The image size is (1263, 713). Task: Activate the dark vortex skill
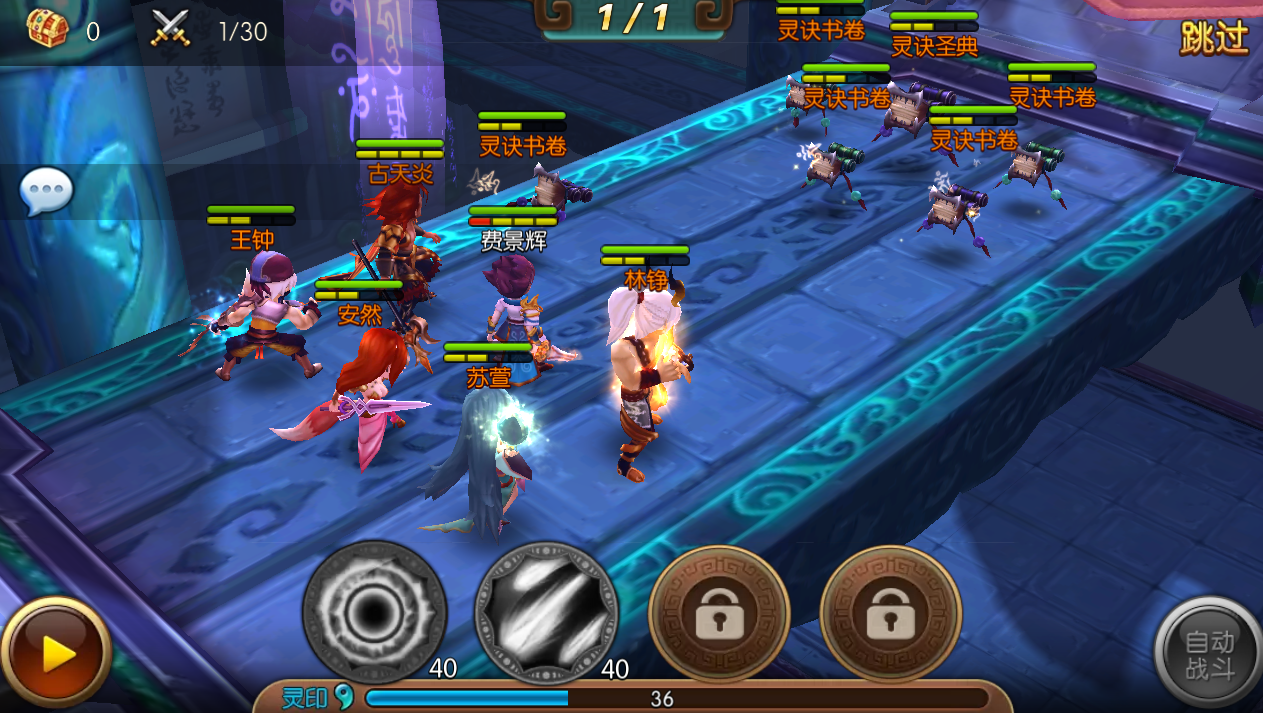click(375, 611)
